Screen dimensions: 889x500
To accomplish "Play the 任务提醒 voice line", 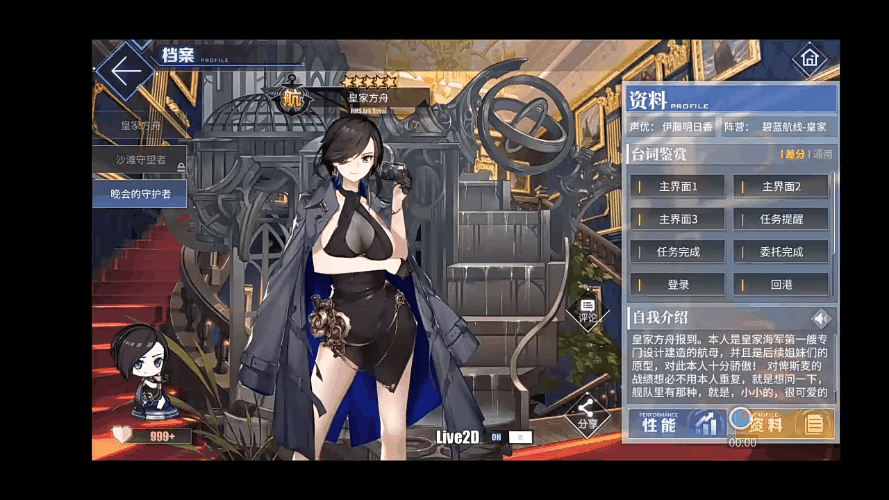I will coord(781,219).
